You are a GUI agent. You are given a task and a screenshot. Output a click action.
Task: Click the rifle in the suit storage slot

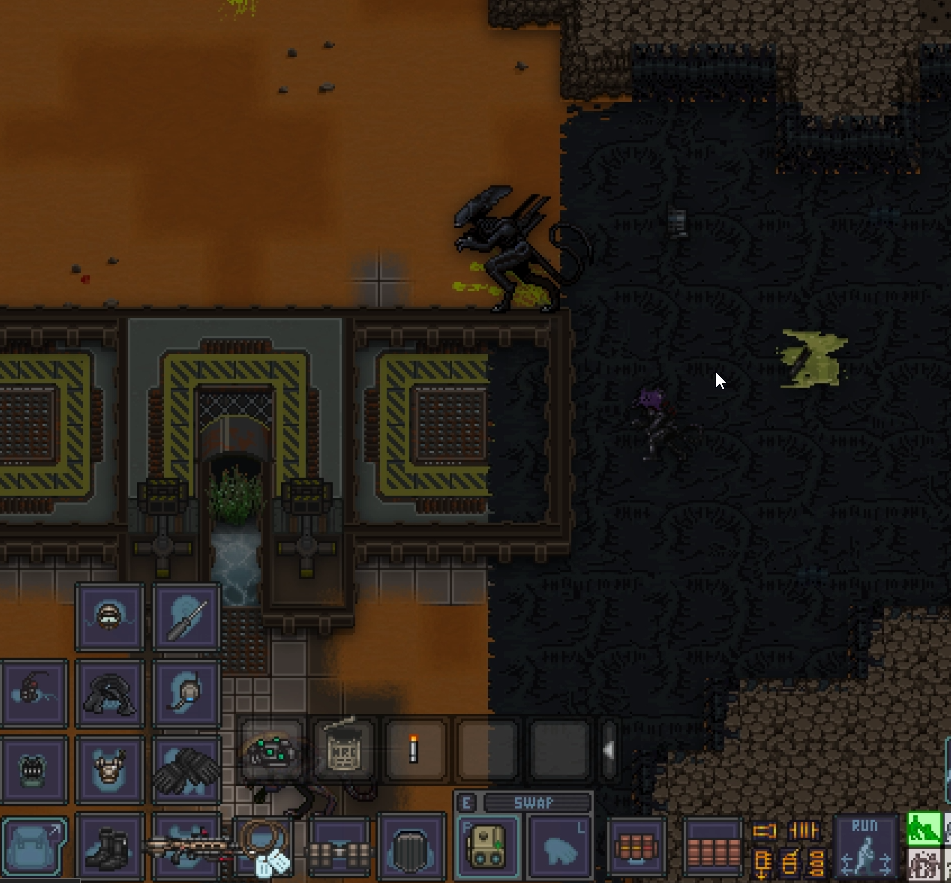(x=187, y=847)
